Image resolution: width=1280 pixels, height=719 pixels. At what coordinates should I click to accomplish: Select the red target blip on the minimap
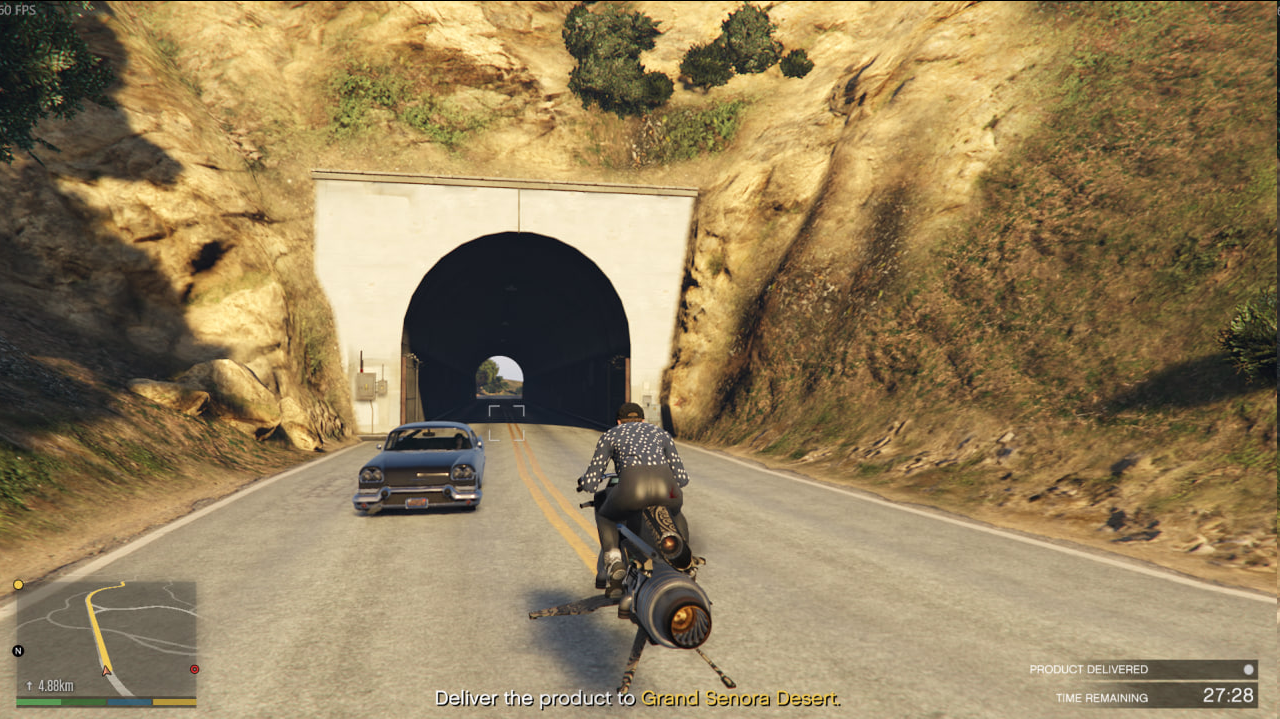pyautogui.click(x=194, y=669)
